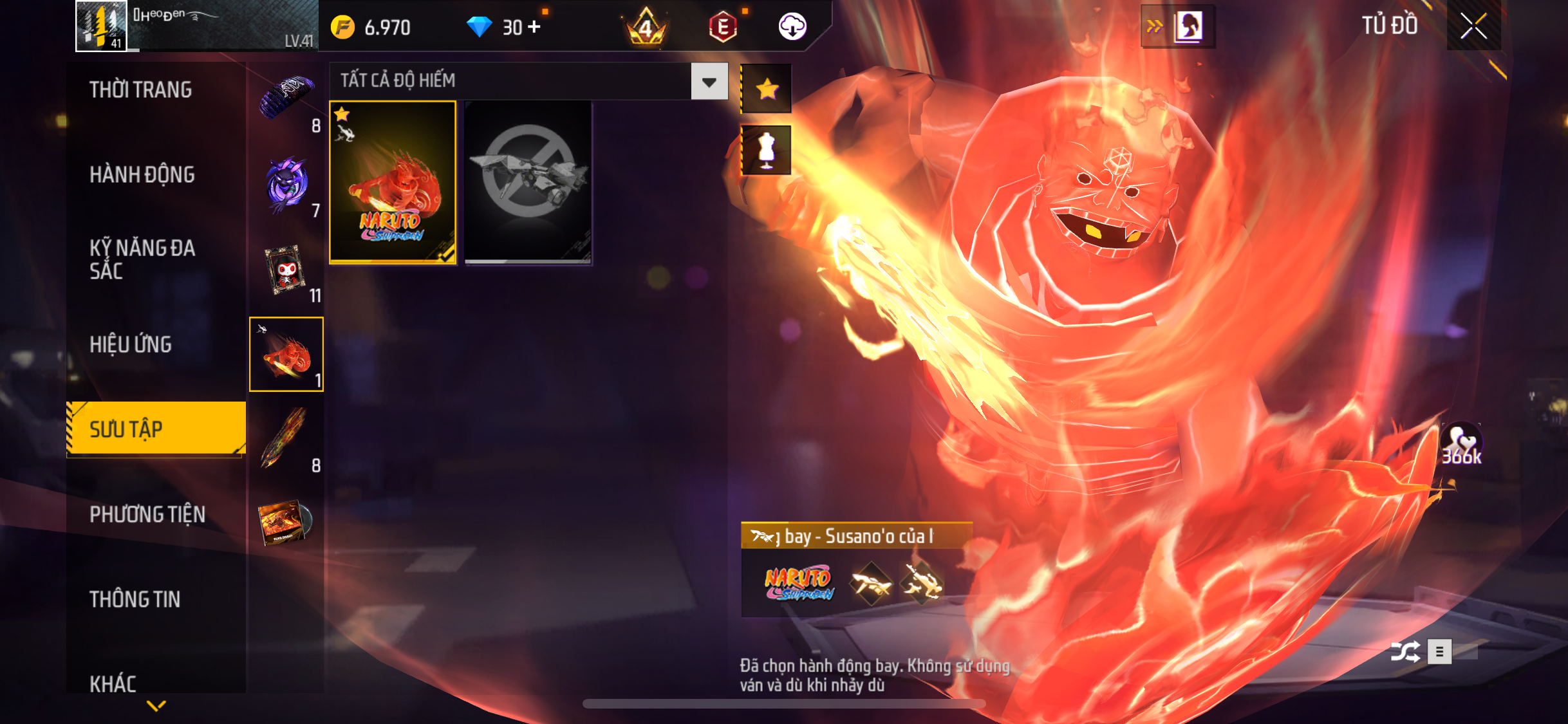
Task: Select the Naruto Susano'o flight item card
Action: [x=393, y=182]
